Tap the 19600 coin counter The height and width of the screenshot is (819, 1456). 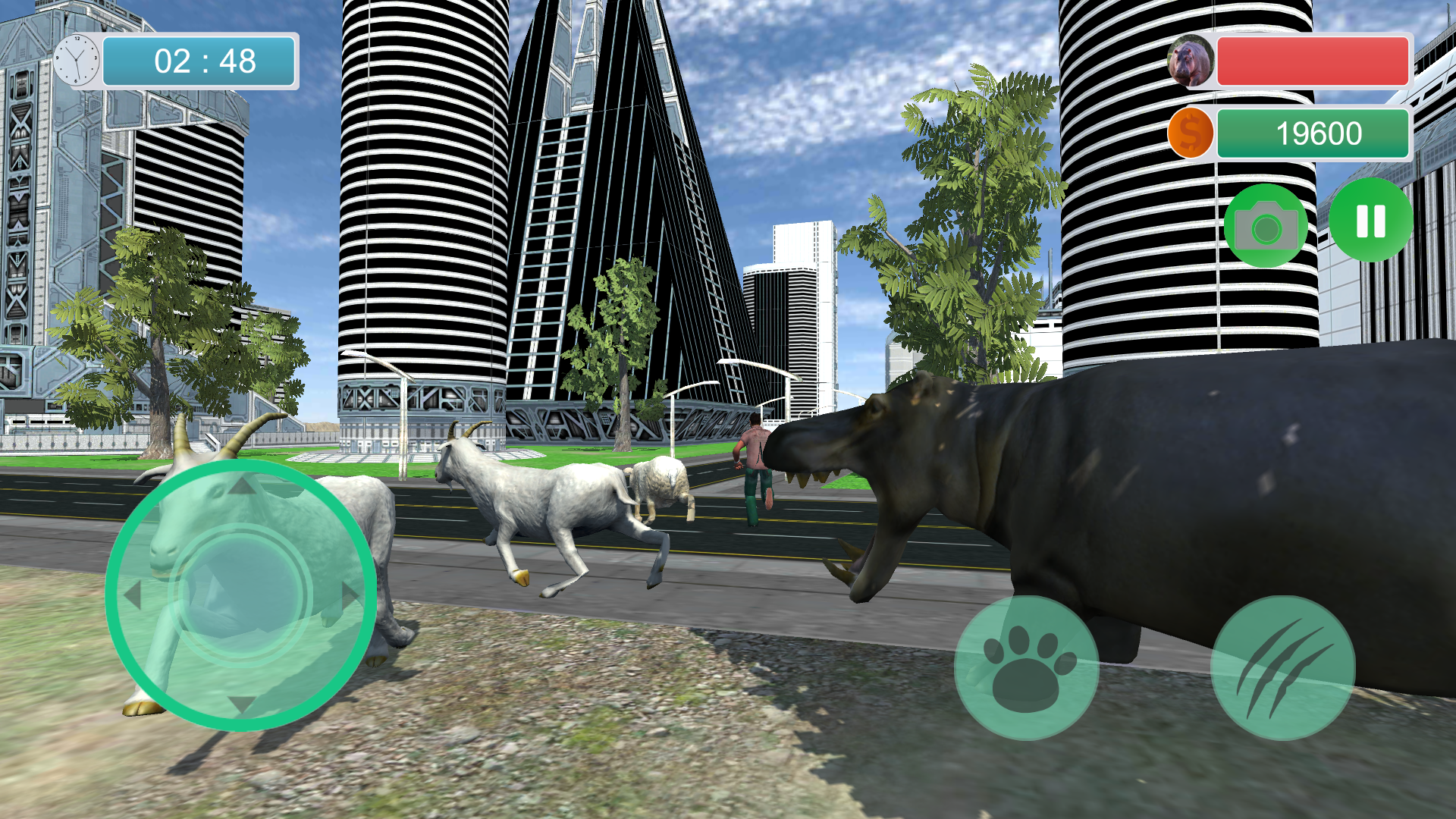(x=1313, y=133)
